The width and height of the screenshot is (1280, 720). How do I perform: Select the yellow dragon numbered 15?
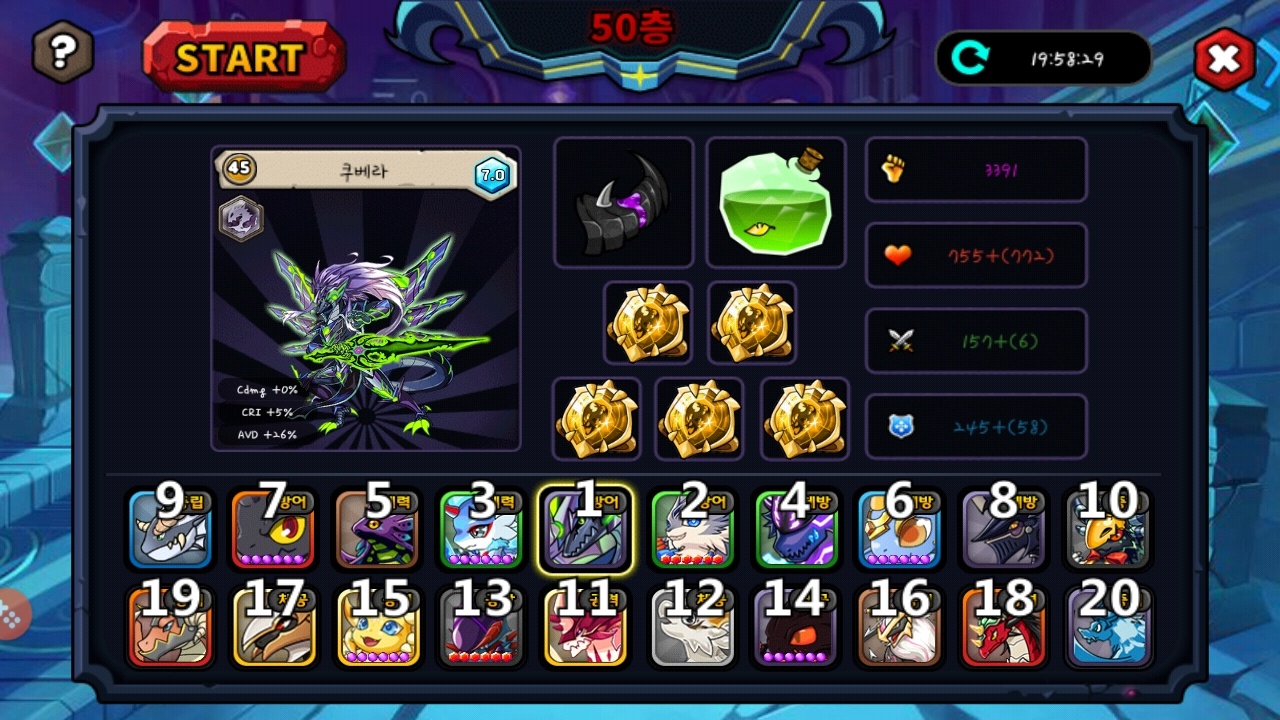click(x=378, y=627)
